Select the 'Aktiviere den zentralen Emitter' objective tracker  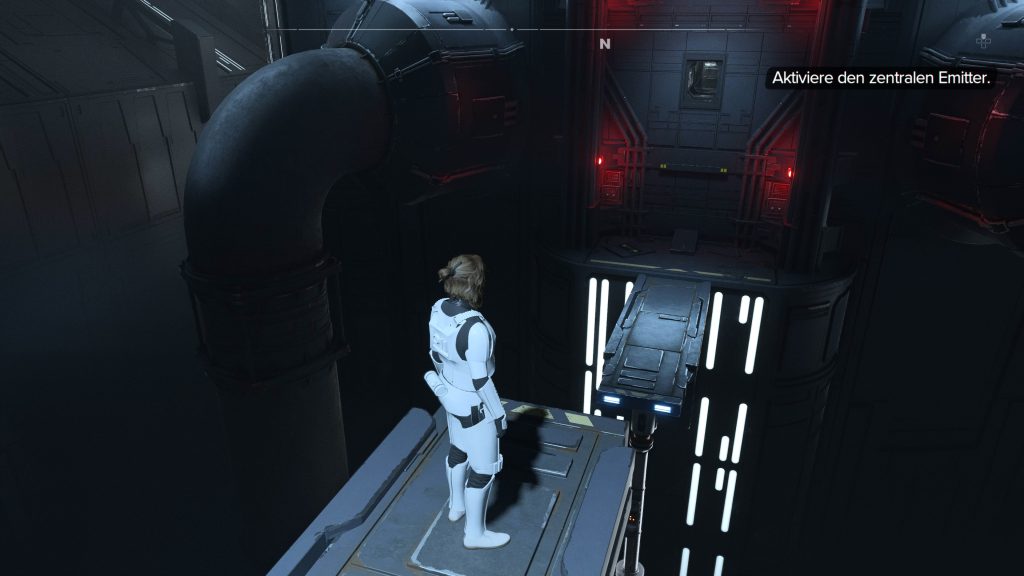[x=879, y=78]
